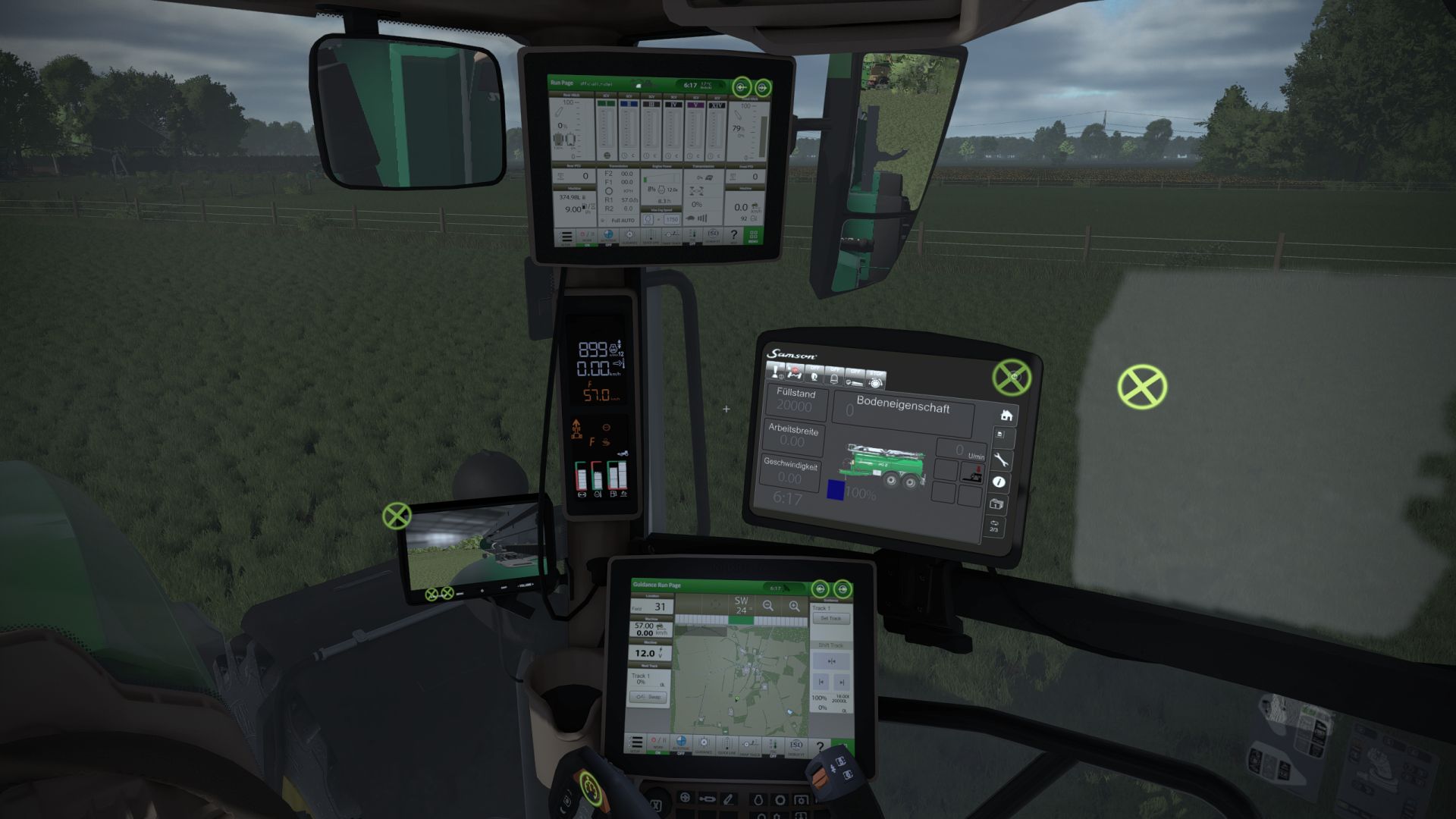This screenshot has height=819, width=1456.
Task: Open help with the question mark on guidance display
Action: click(821, 747)
